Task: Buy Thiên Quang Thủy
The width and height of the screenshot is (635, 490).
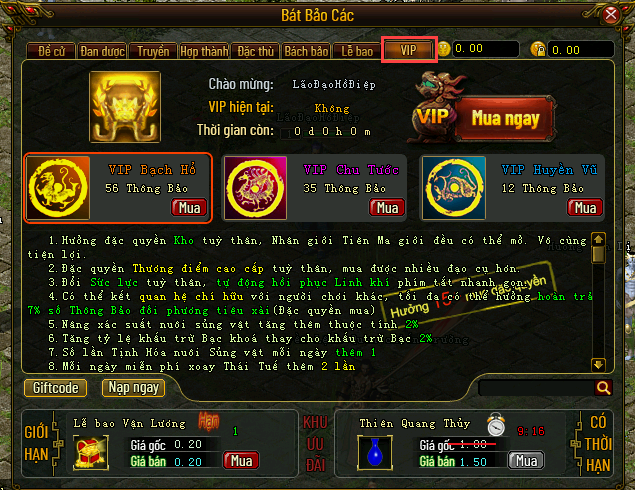Action: [x=526, y=461]
